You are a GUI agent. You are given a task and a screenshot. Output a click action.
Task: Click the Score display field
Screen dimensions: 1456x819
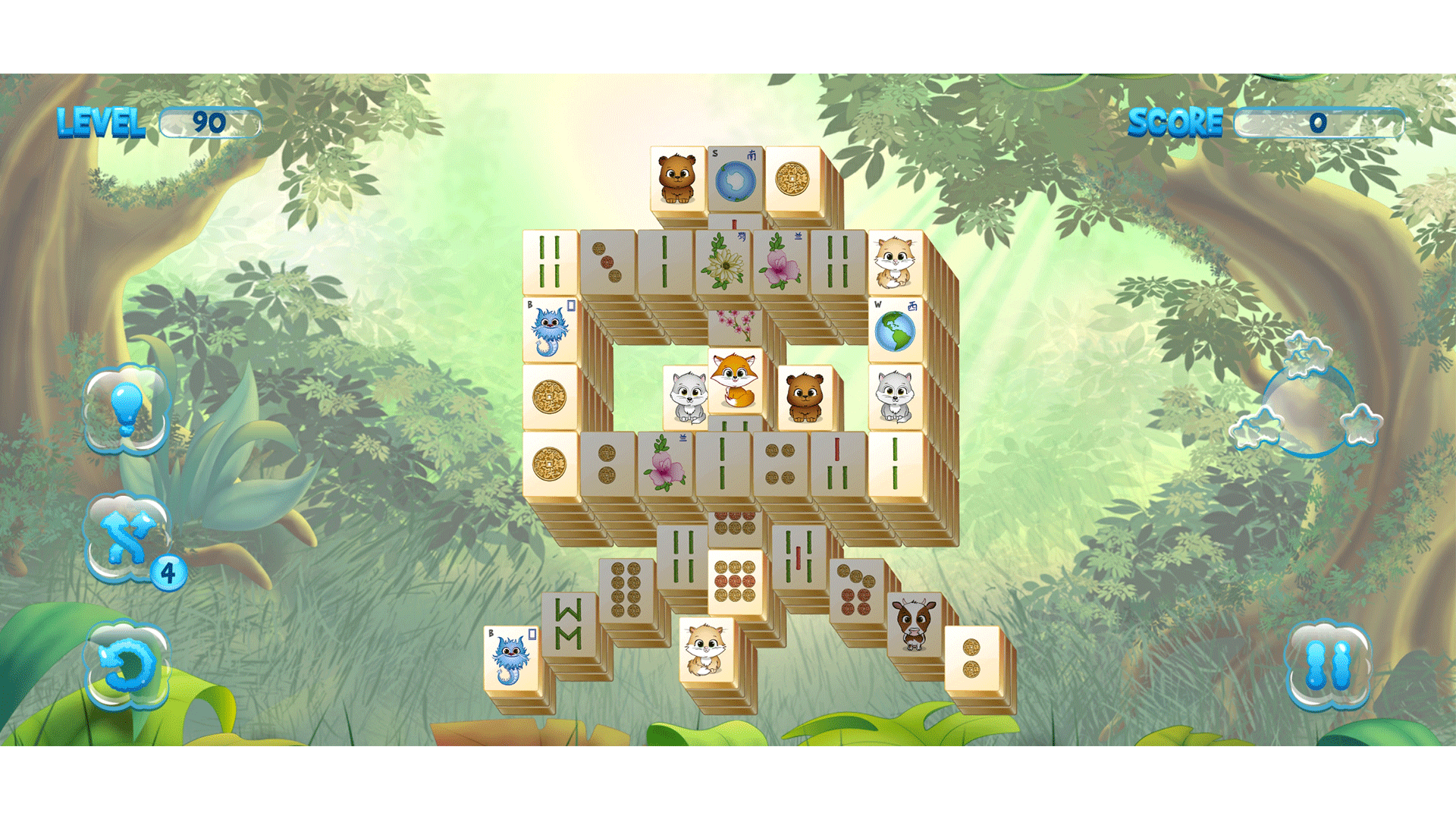1319,121
